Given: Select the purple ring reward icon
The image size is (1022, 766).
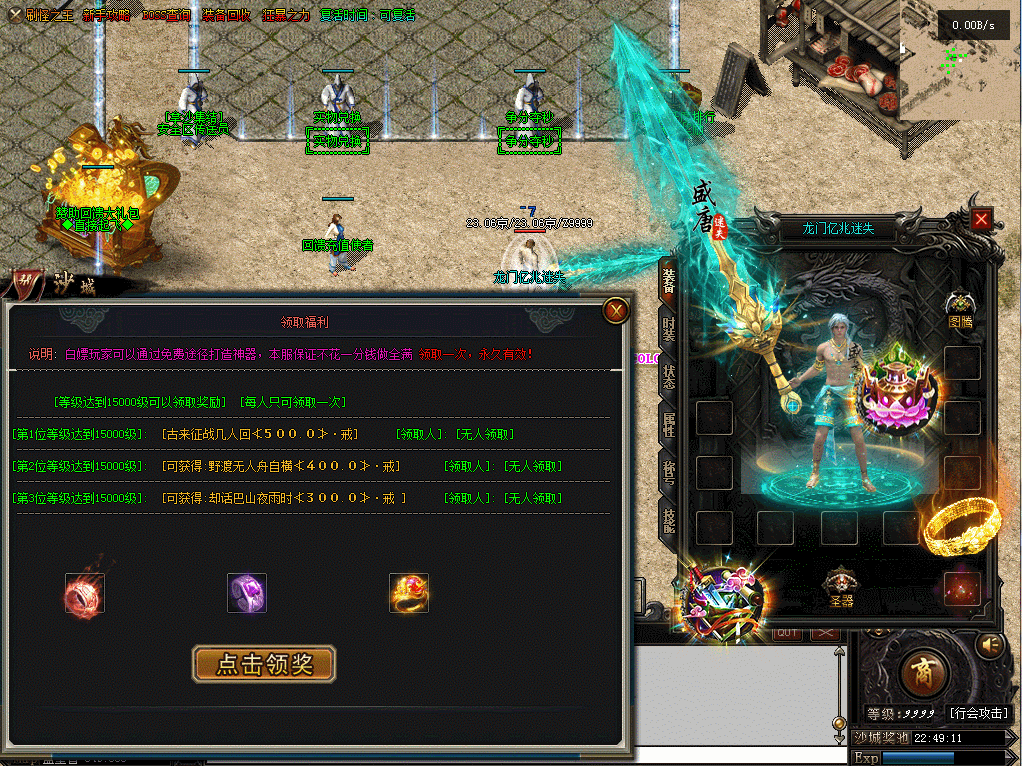Looking at the screenshot, I should click(x=246, y=593).
